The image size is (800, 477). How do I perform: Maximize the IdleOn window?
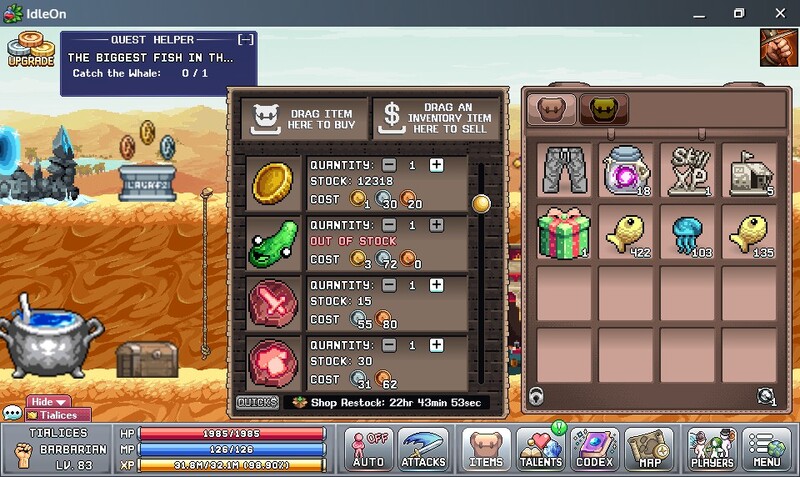[739, 13]
